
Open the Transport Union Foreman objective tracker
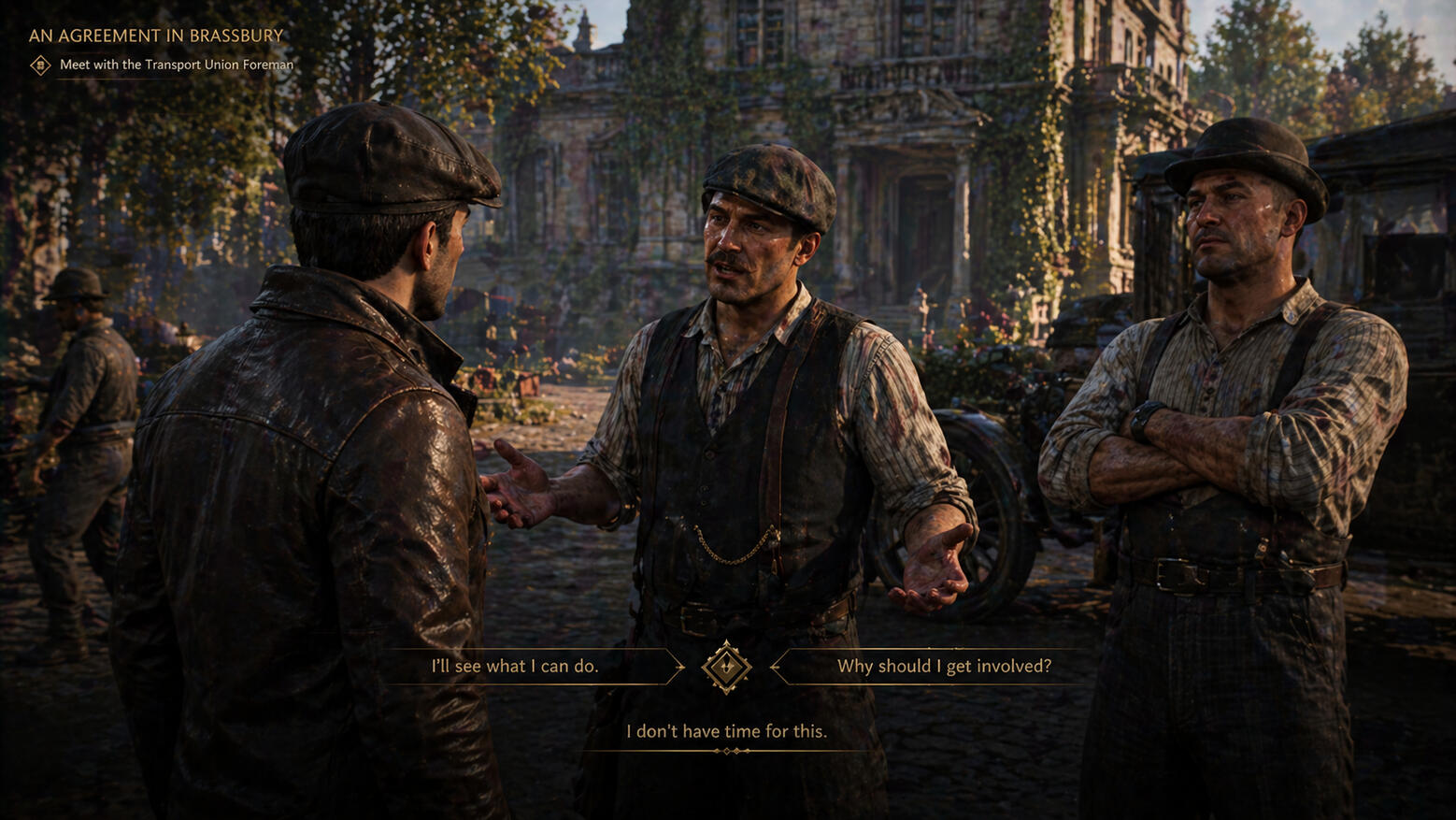click(x=176, y=65)
